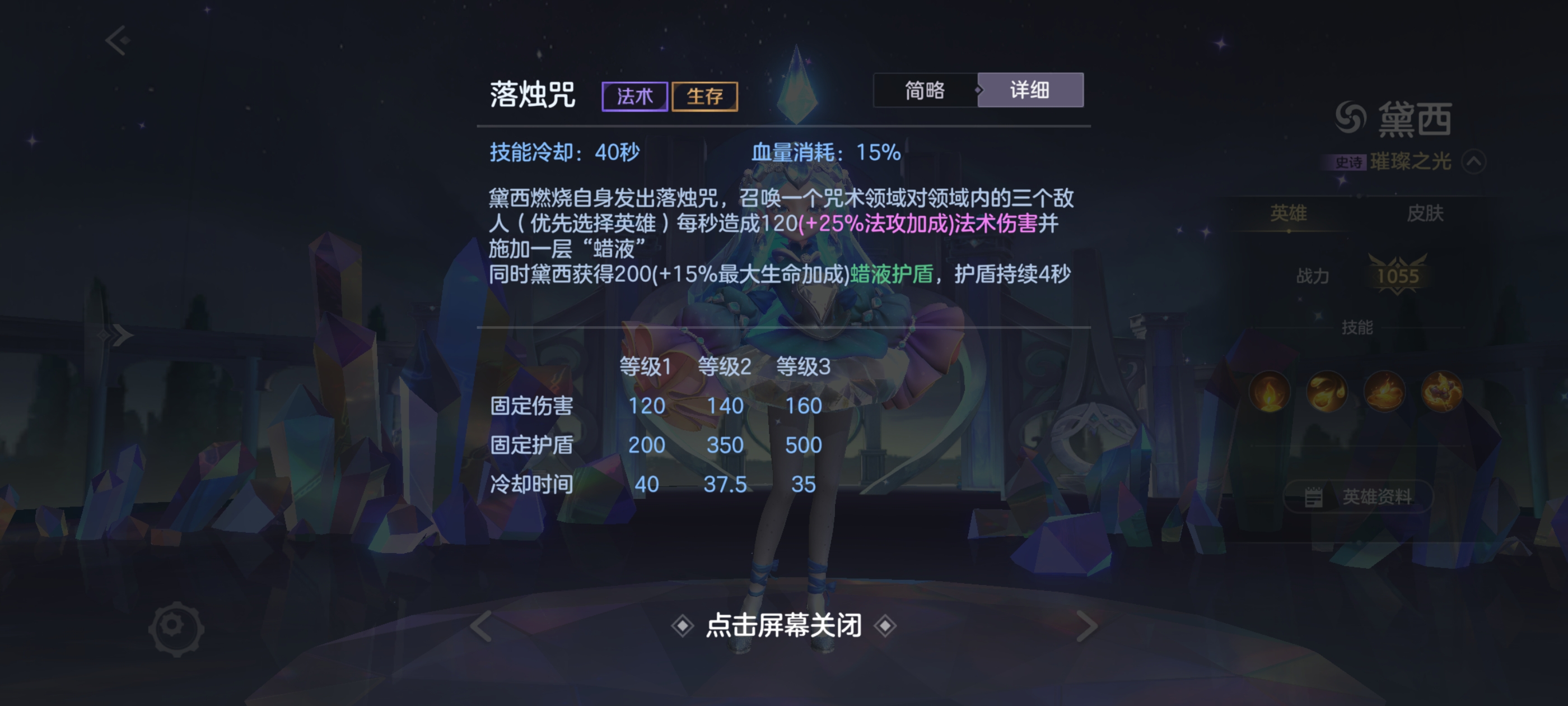This screenshot has height=706, width=1568.
Task: Switch skill description to 简略 mode
Action: (925, 90)
